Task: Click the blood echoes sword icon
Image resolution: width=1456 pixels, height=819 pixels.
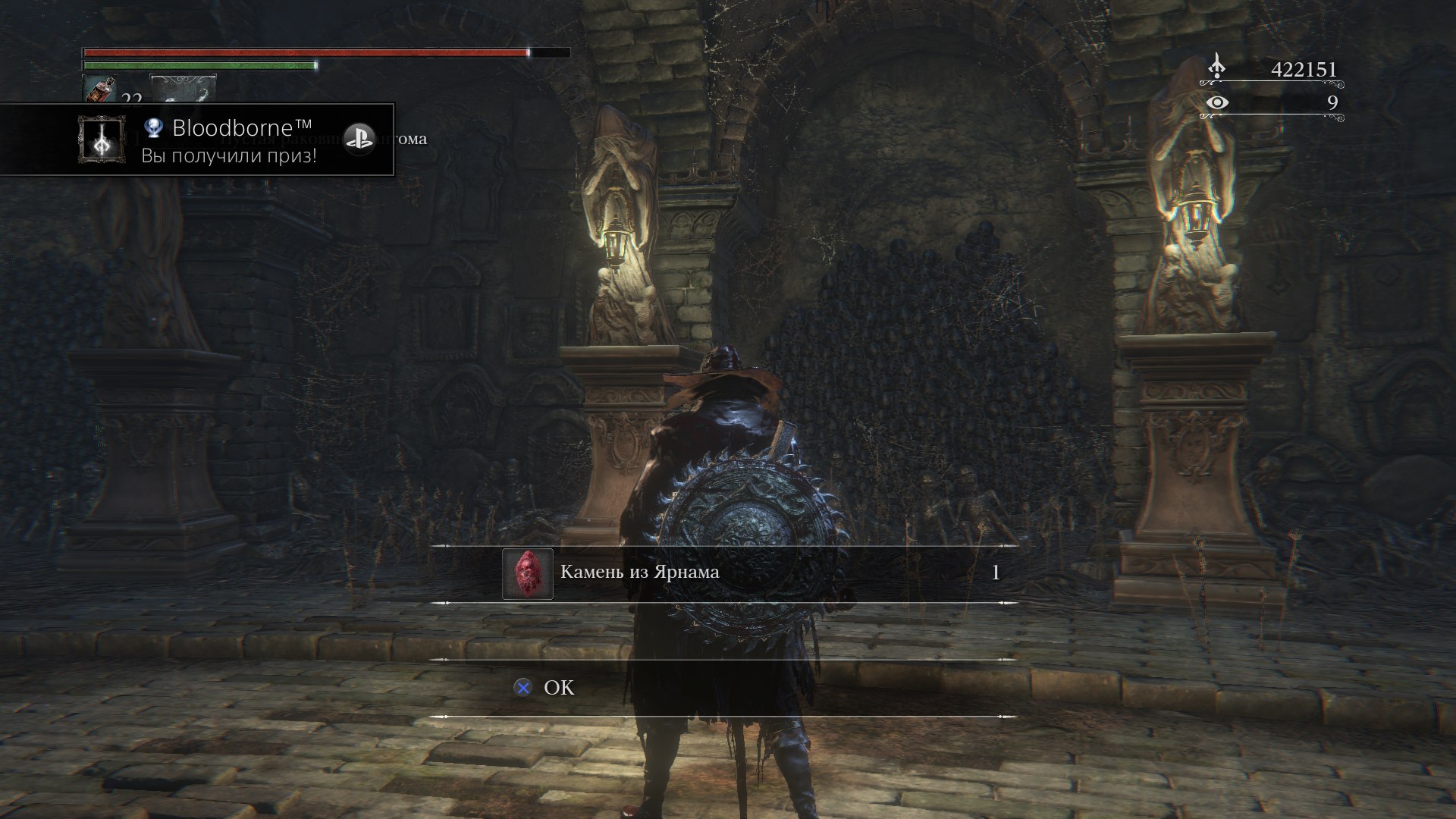Action: click(x=1217, y=64)
